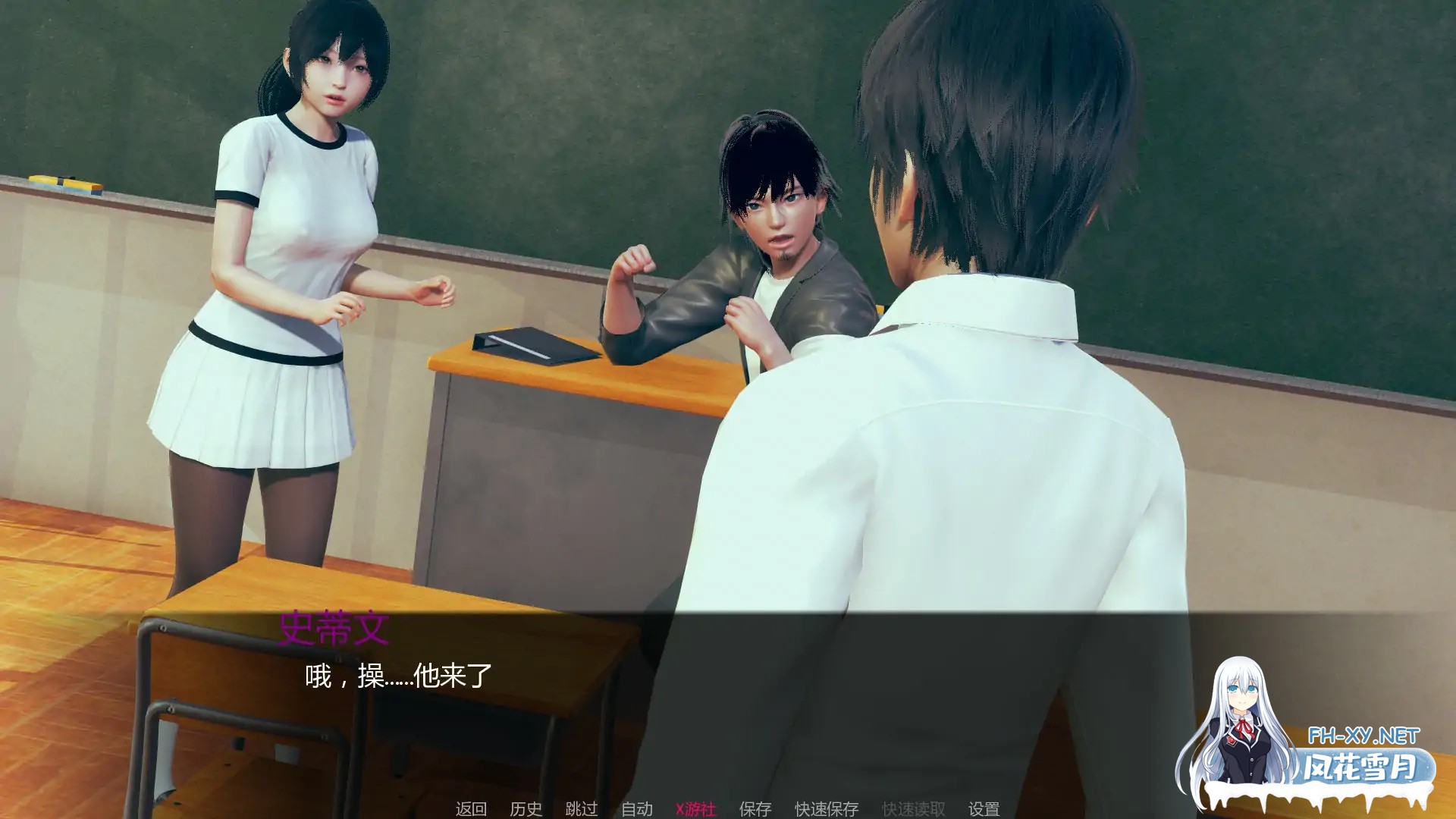Click 快速读取 to quick load
1456x819 pixels.
914,809
